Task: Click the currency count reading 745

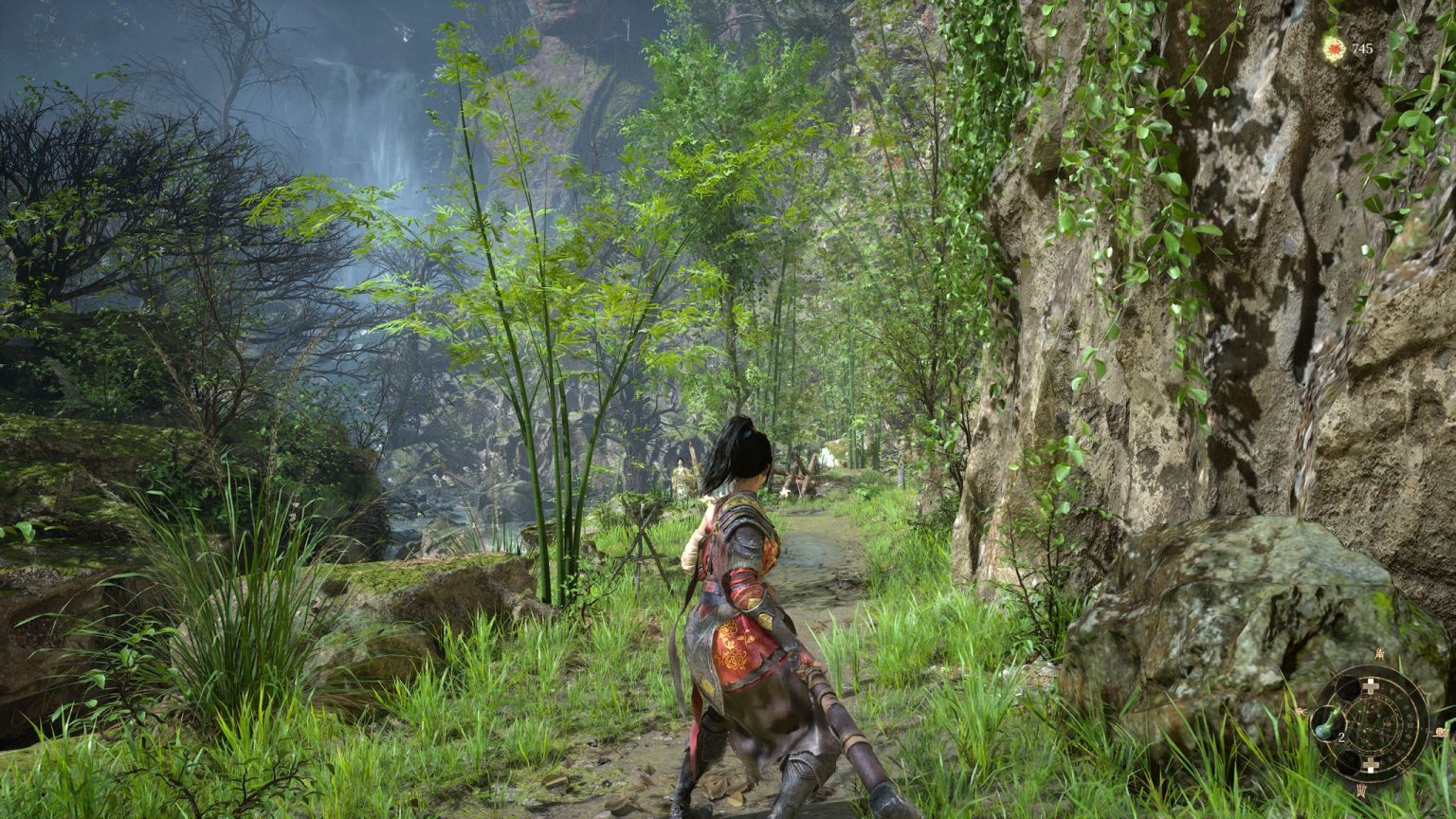Action: [1361, 49]
